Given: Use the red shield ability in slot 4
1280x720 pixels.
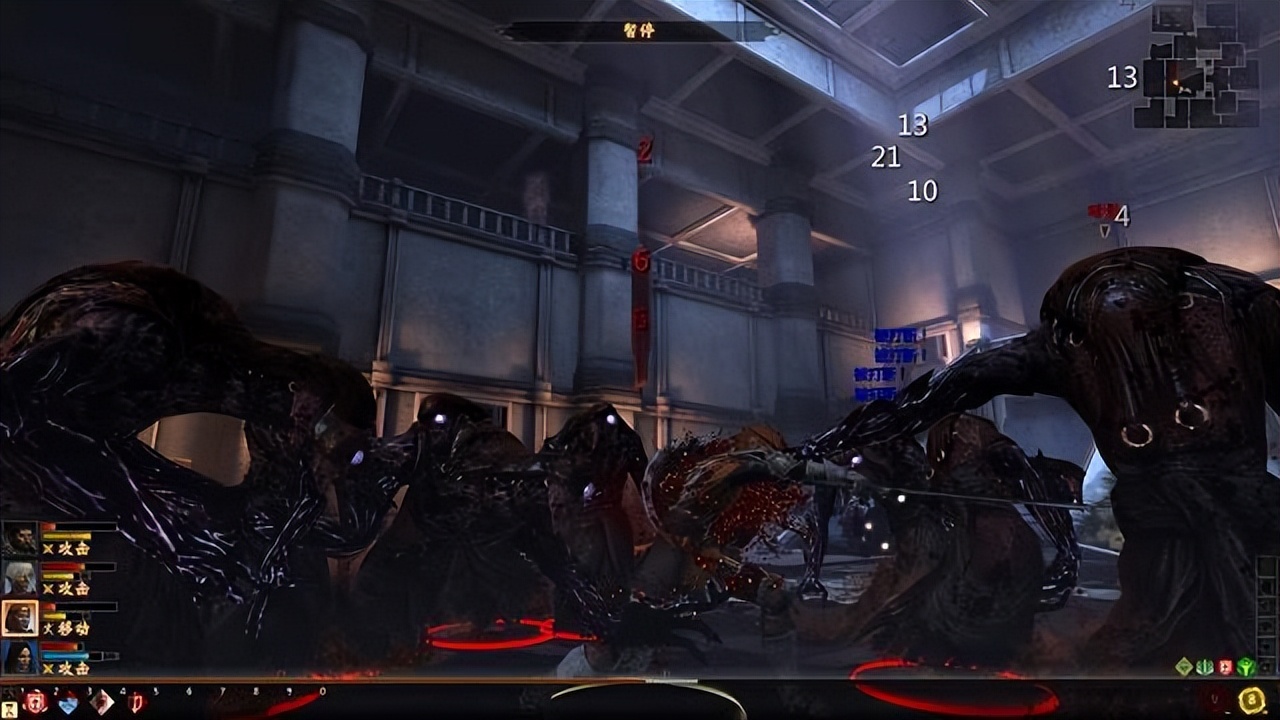Looking at the screenshot, I should 137,703.
